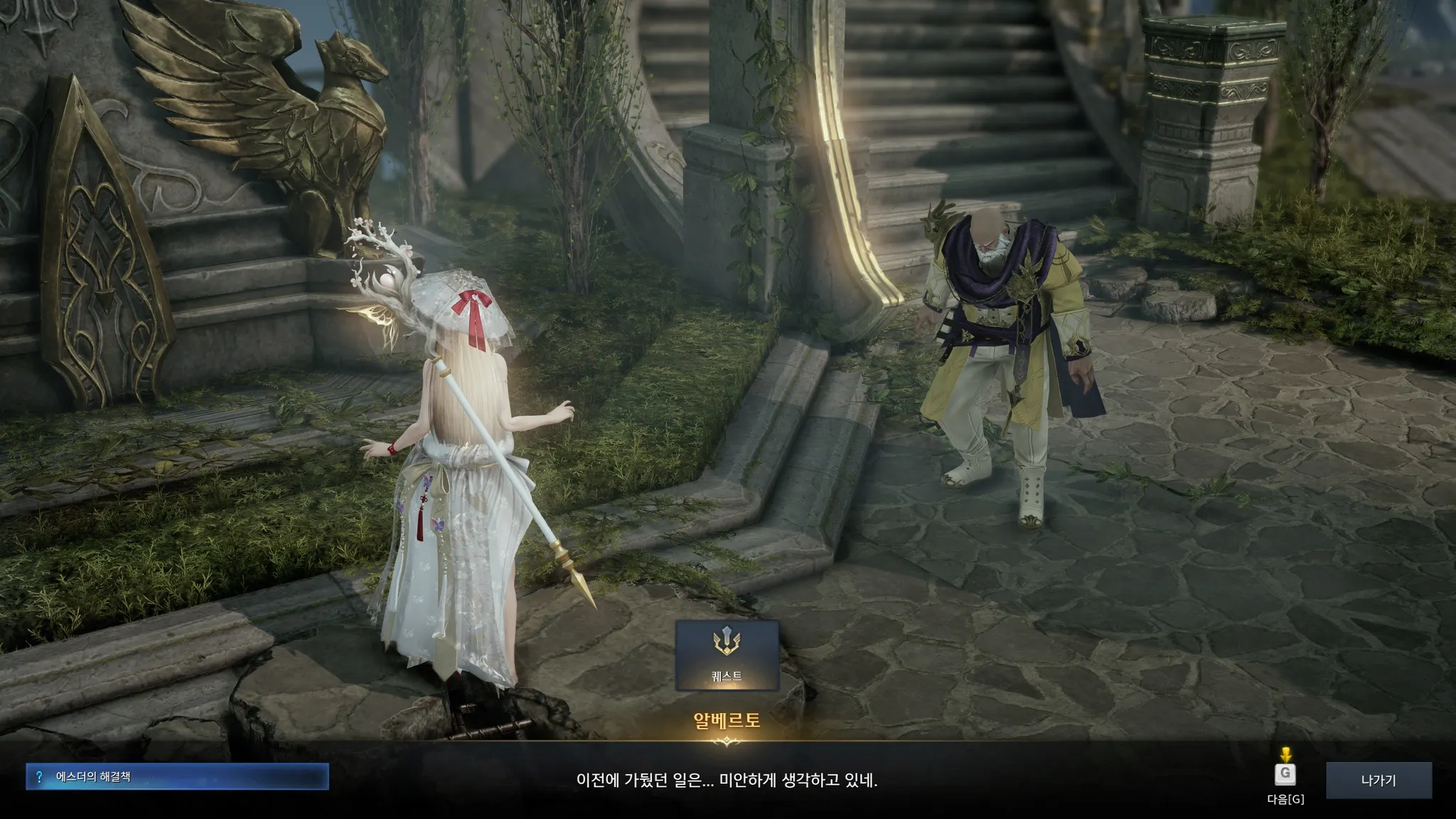Select the 에스더의 해결책 quest entry
The width and height of the screenshot is (1456, 819).
point(177,777)
